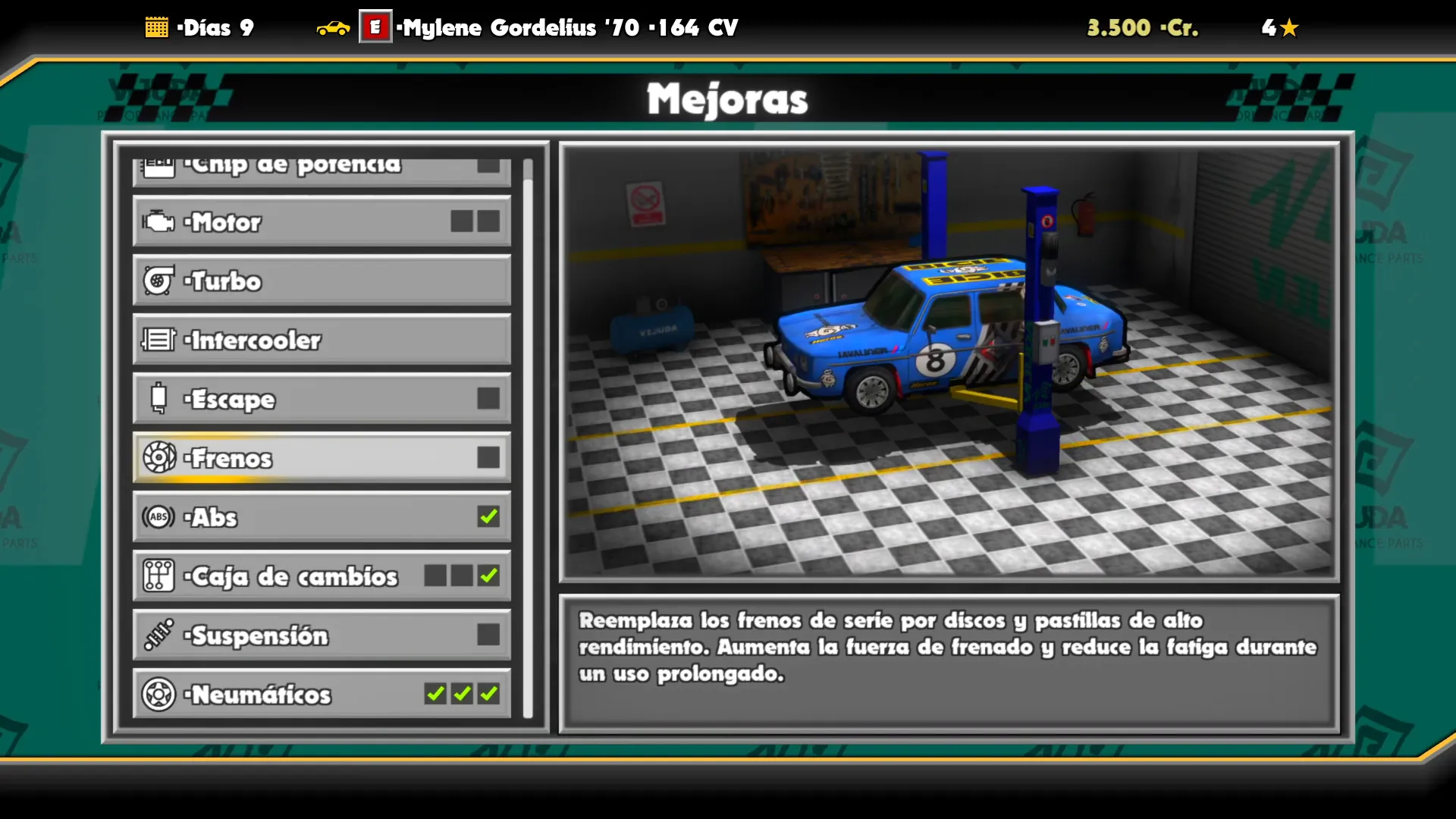
Task: Choose the Caja de cambios upgrade
Action: coord(322,576)
